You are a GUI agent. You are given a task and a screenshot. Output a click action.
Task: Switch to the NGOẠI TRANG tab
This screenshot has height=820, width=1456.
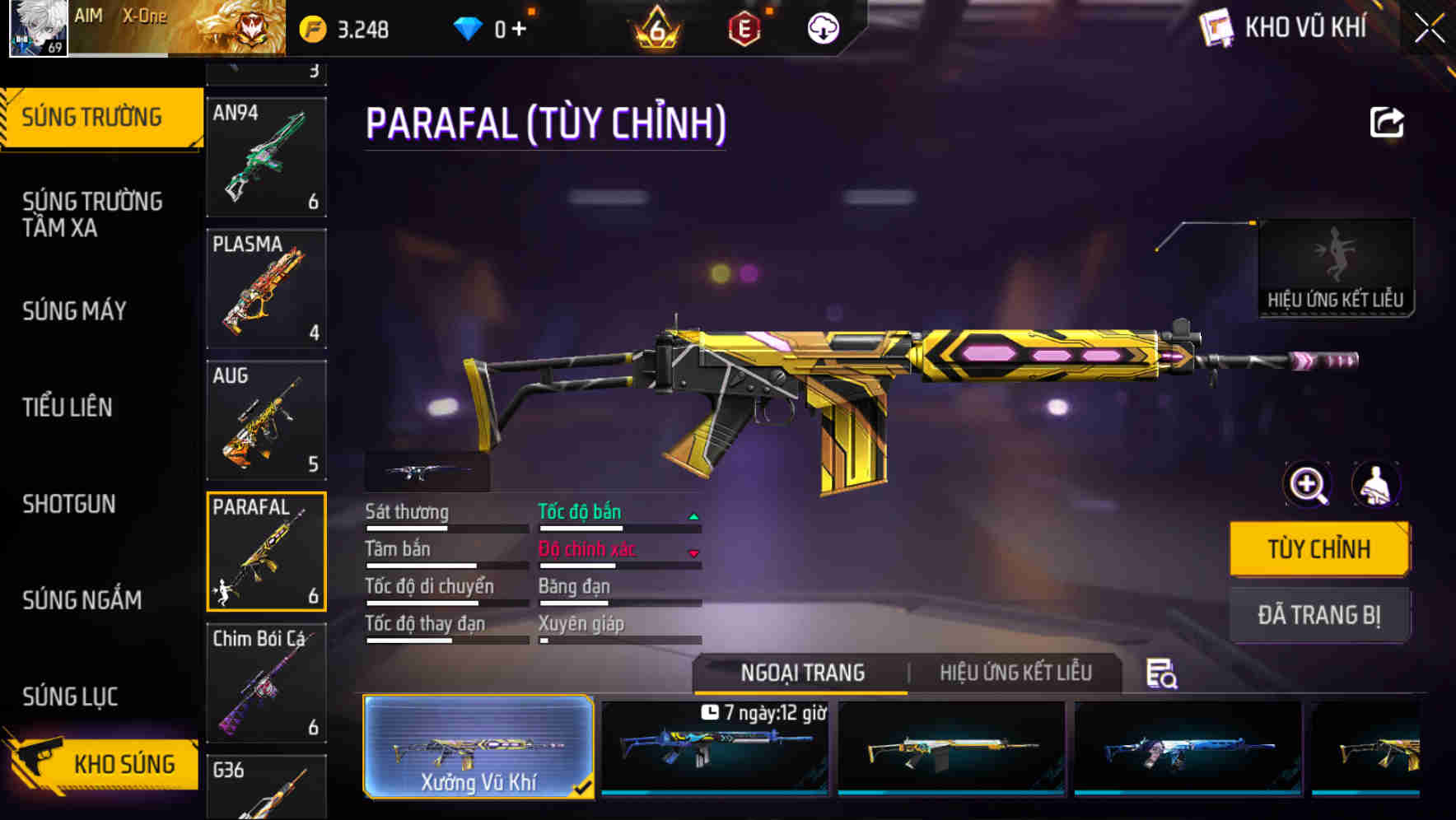click(x=800, y=673)
